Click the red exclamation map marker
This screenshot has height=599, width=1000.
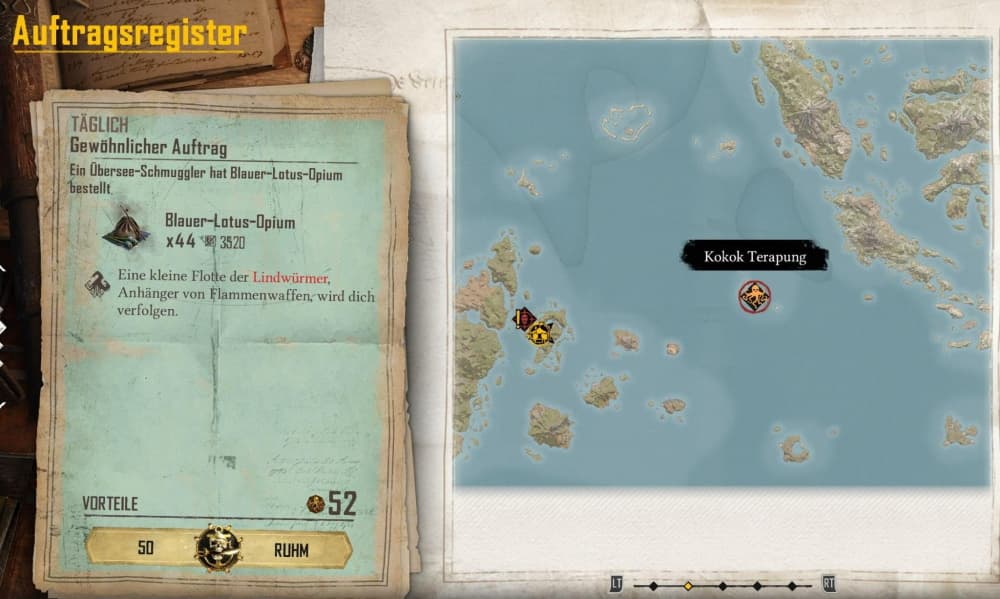point(521,319)
